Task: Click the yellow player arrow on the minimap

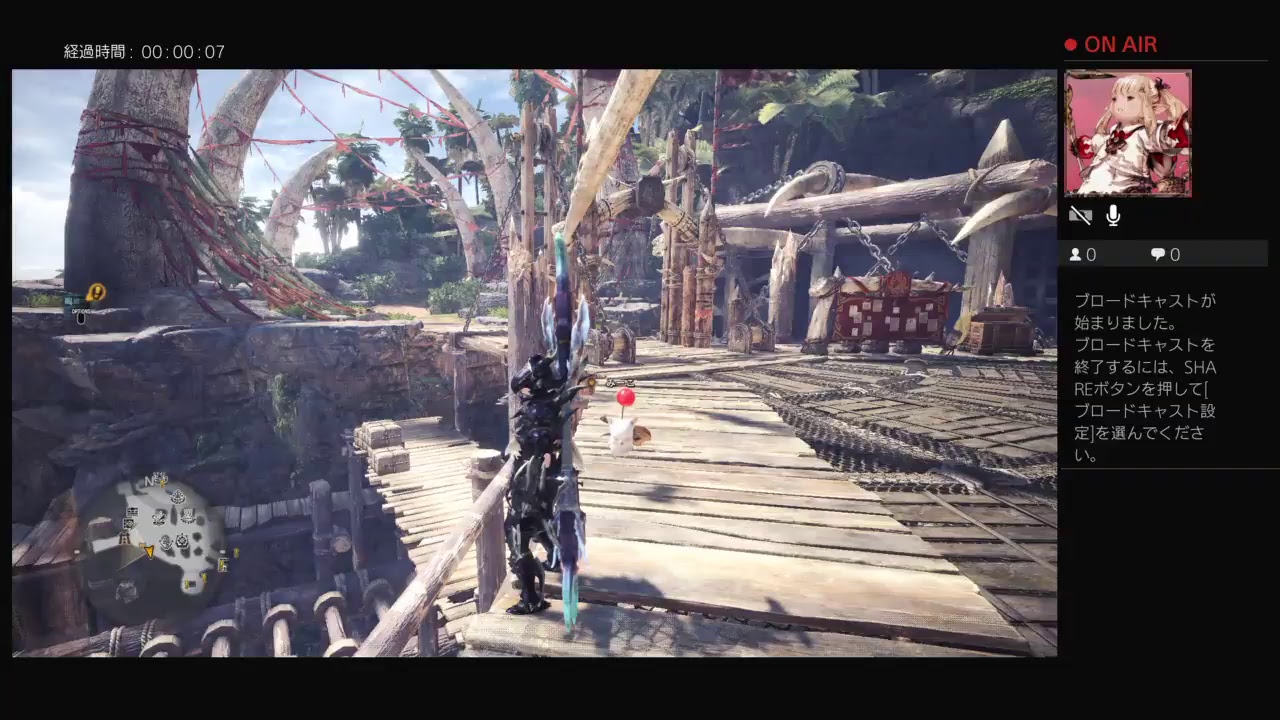Action: pyautogui.click(x=149, y=551)
